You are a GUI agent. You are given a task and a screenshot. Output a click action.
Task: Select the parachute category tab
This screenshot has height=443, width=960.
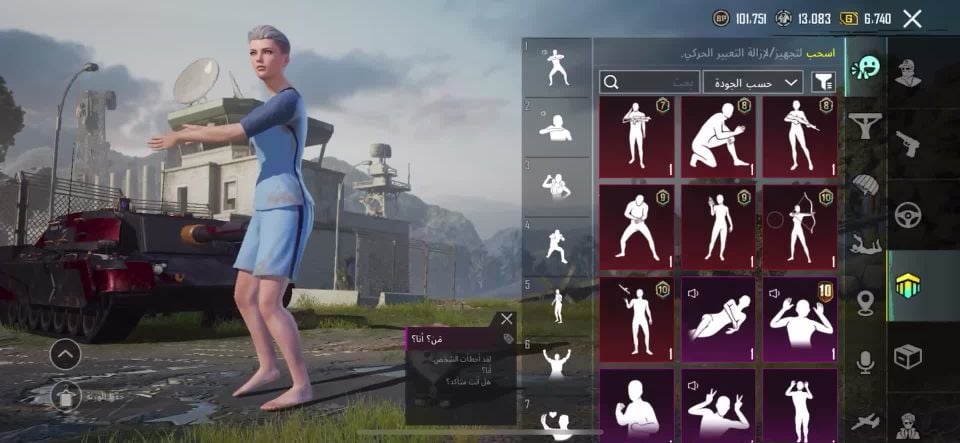click(x=865, y=183)
